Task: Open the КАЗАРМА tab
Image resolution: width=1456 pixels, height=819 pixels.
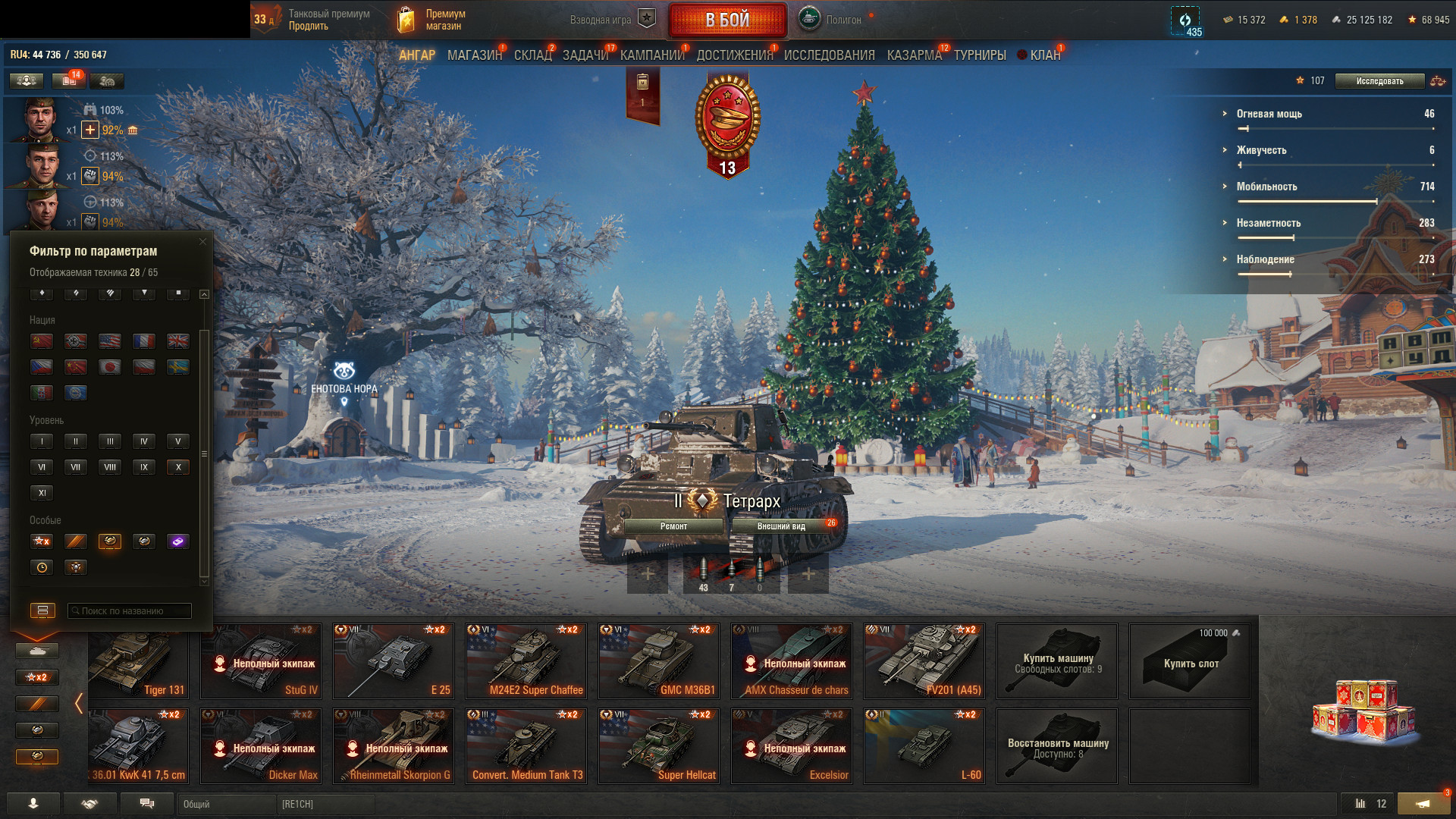Action: coord(914,55)
